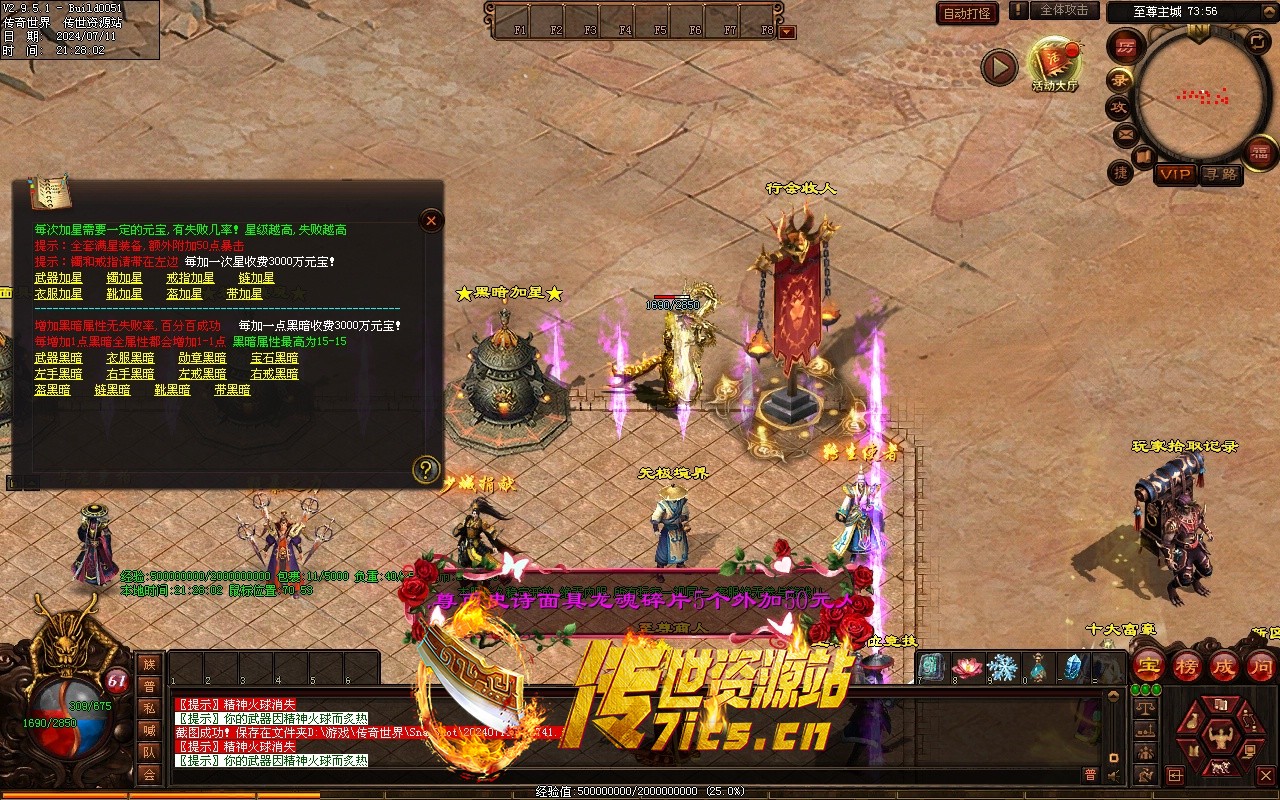Choose 盔黑暗 upgrade option
1280x800 pixels.
coord(53,390)
